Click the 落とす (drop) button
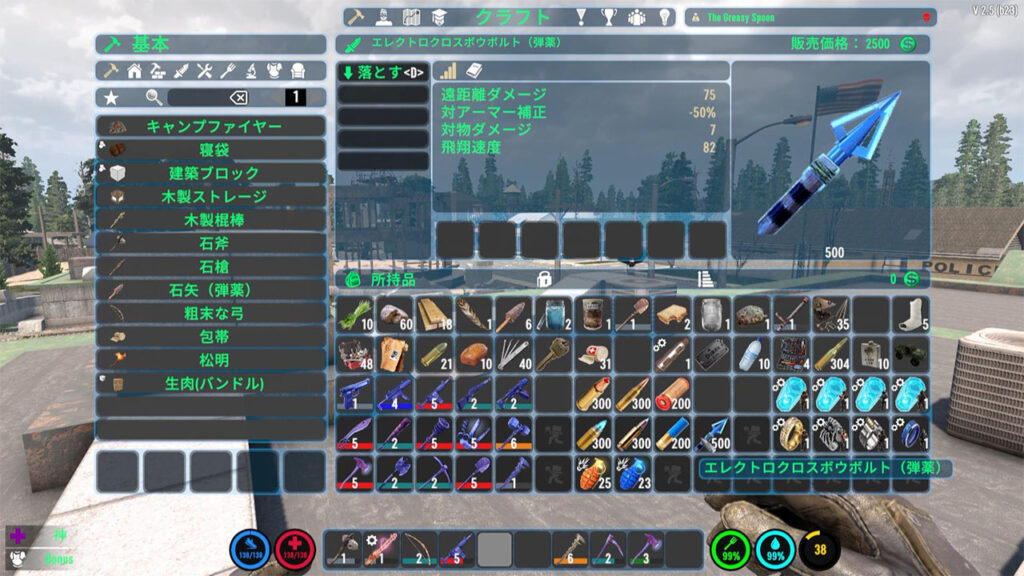This screenshot has height=576, width=1024. (x=383, y=72)
